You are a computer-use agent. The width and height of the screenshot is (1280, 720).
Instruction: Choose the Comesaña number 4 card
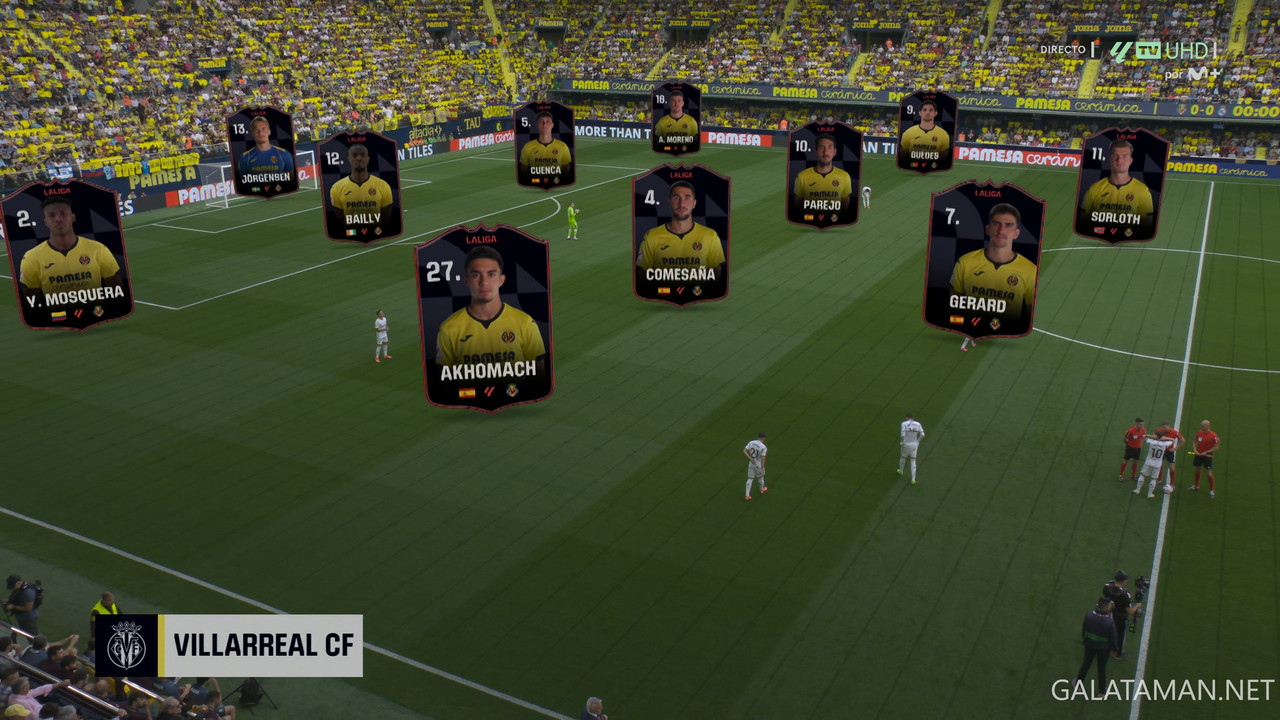[x=681, y=235]
